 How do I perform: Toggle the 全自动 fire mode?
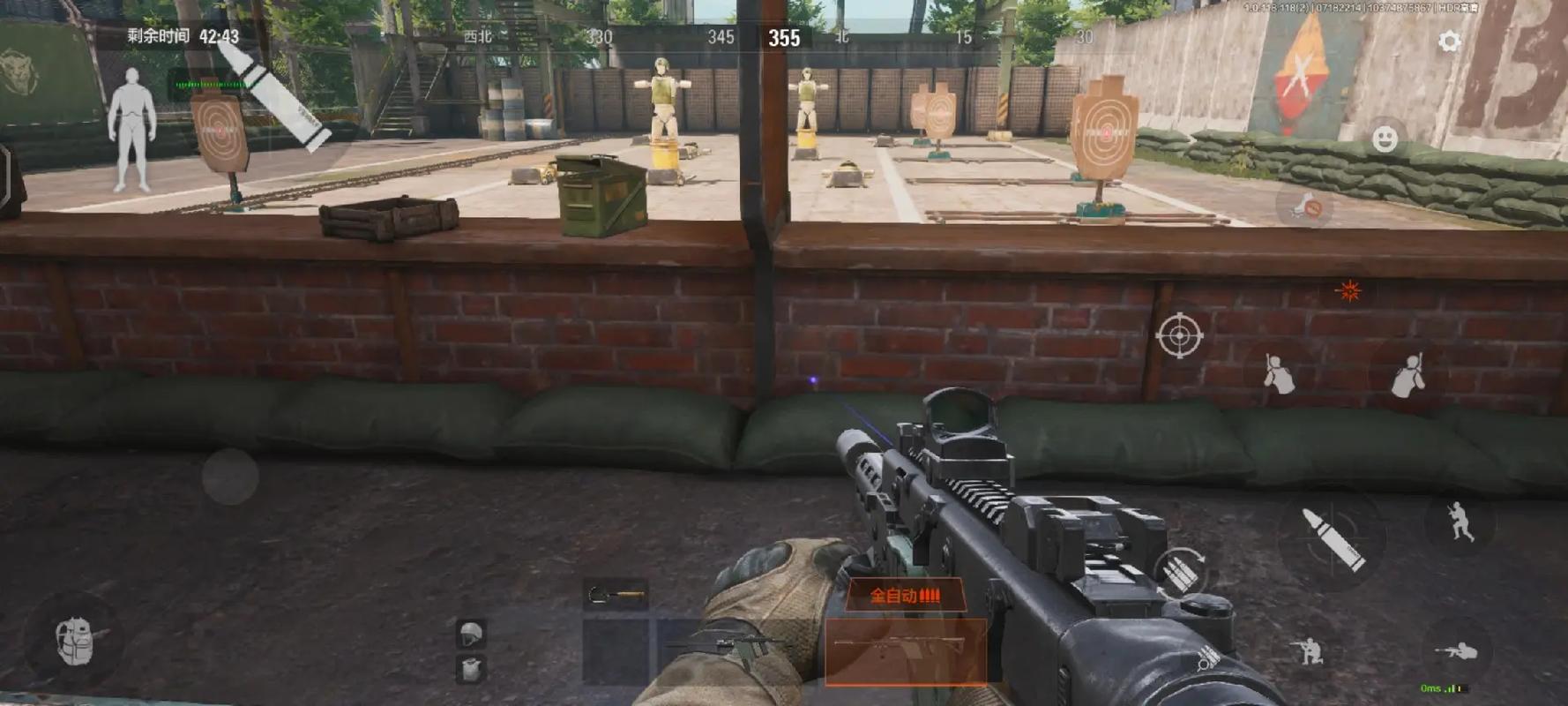point(905,596)
